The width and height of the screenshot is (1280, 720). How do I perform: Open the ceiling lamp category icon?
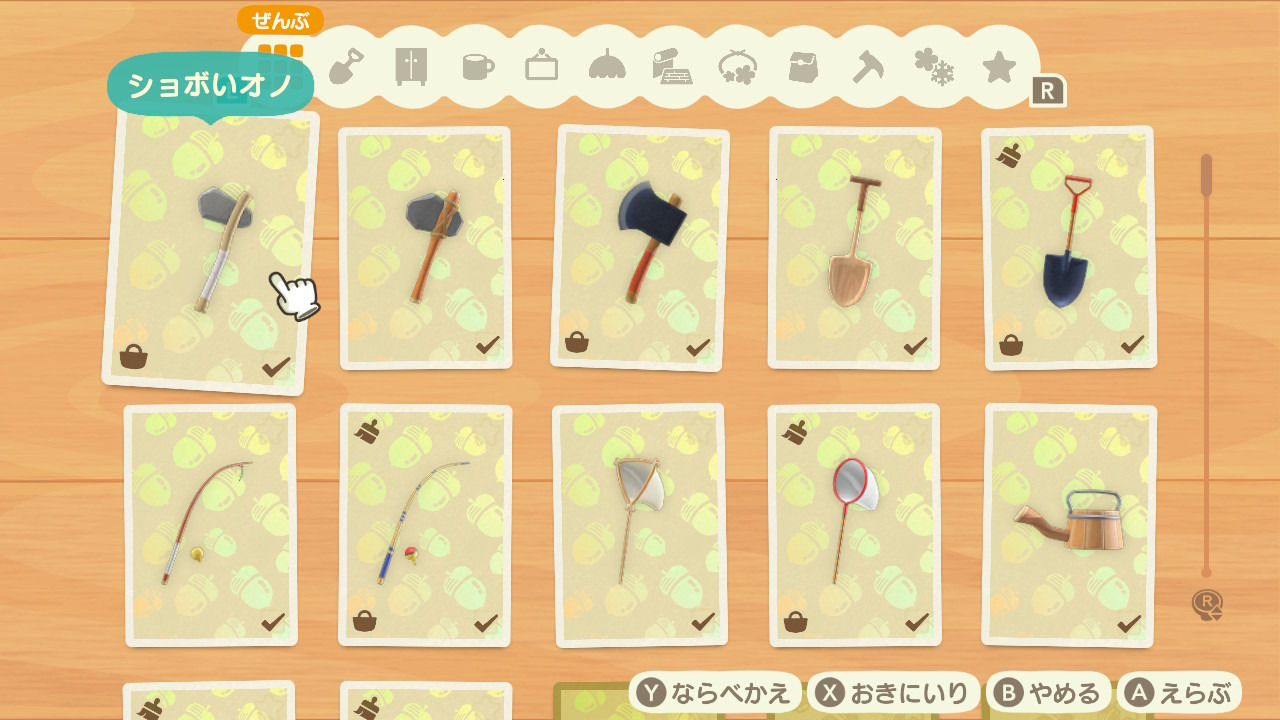coord(606,64)
